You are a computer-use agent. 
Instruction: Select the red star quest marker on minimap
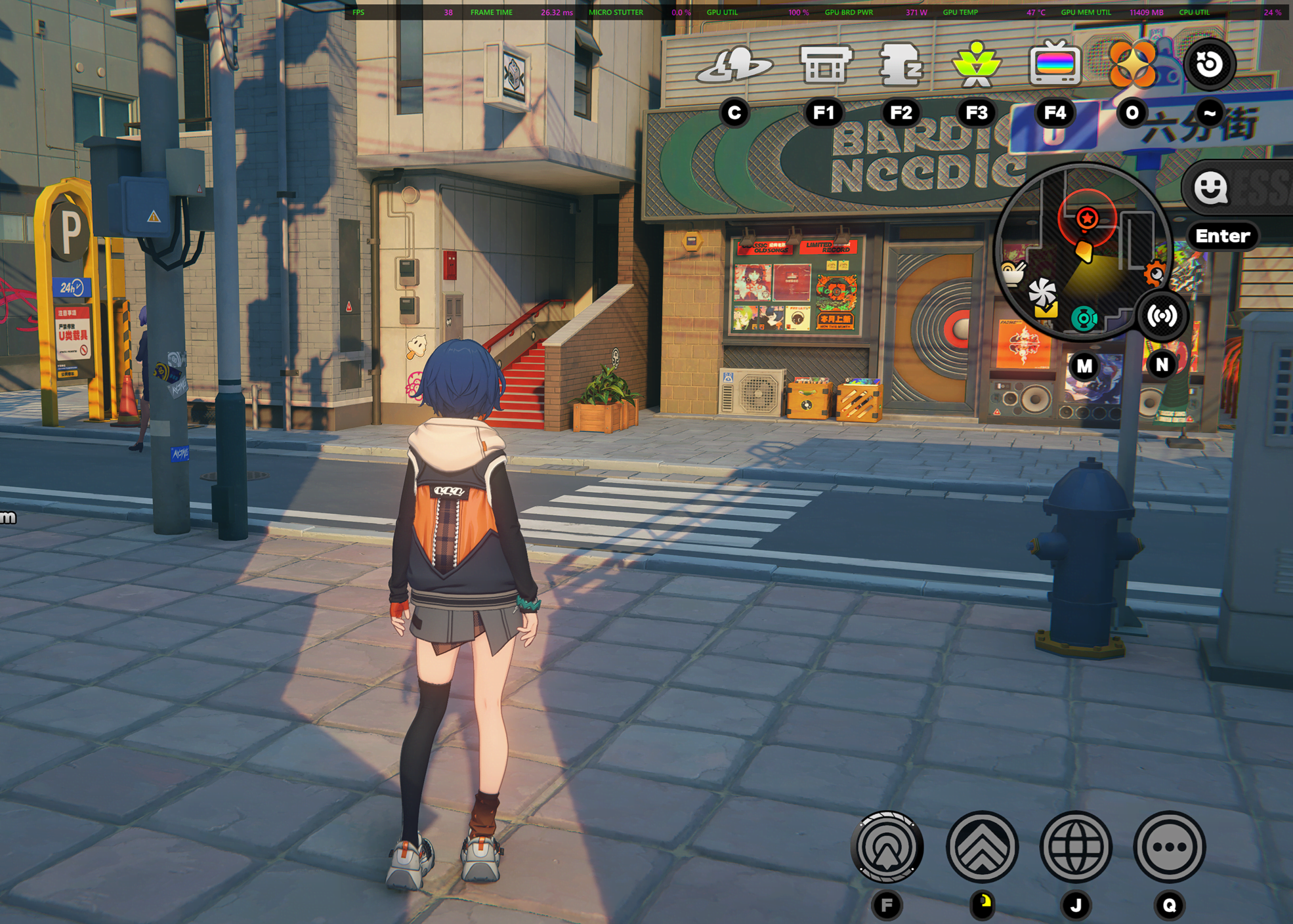pos(1087,218)
